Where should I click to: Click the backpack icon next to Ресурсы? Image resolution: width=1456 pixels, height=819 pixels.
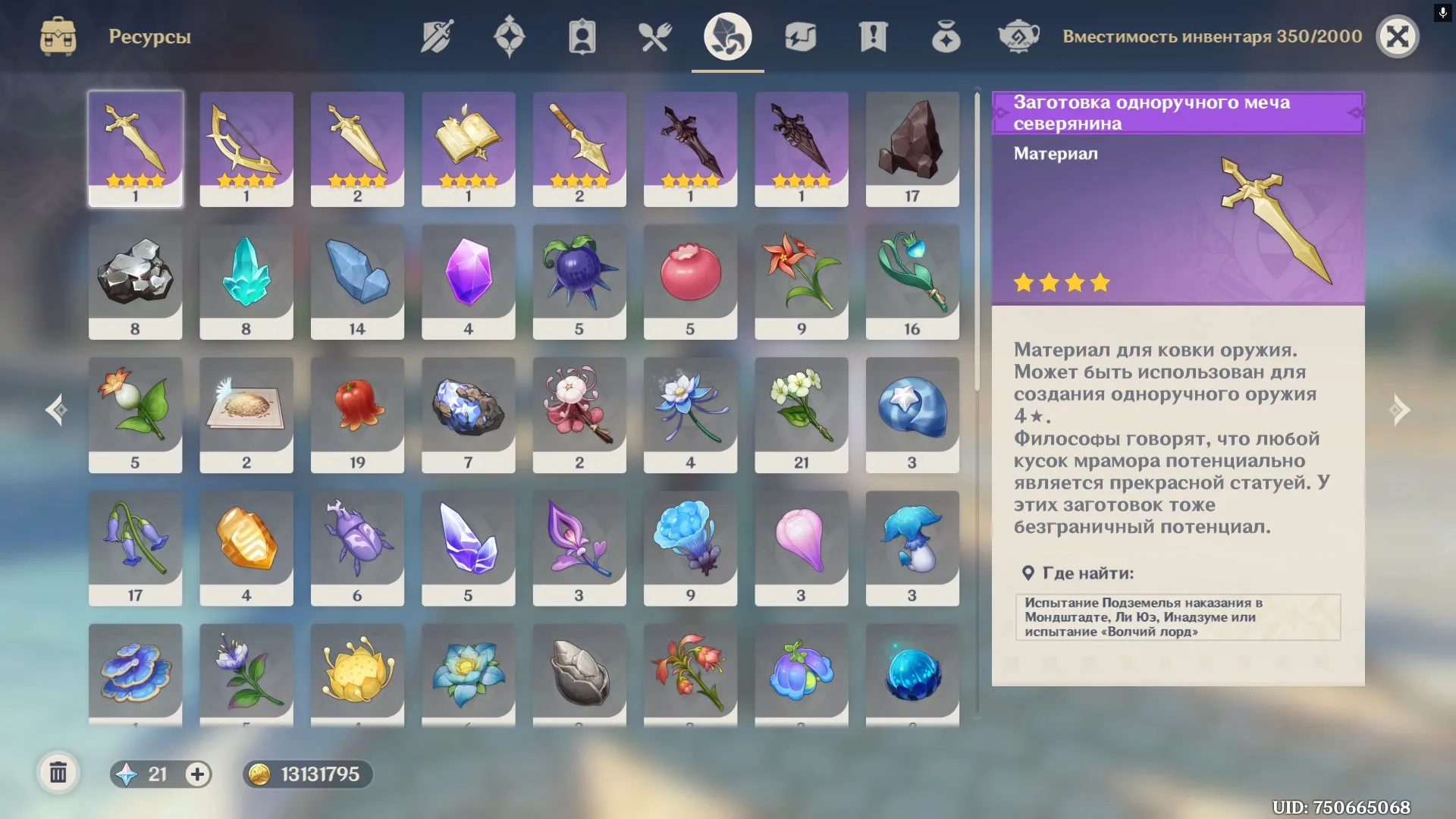coord(58,36)
